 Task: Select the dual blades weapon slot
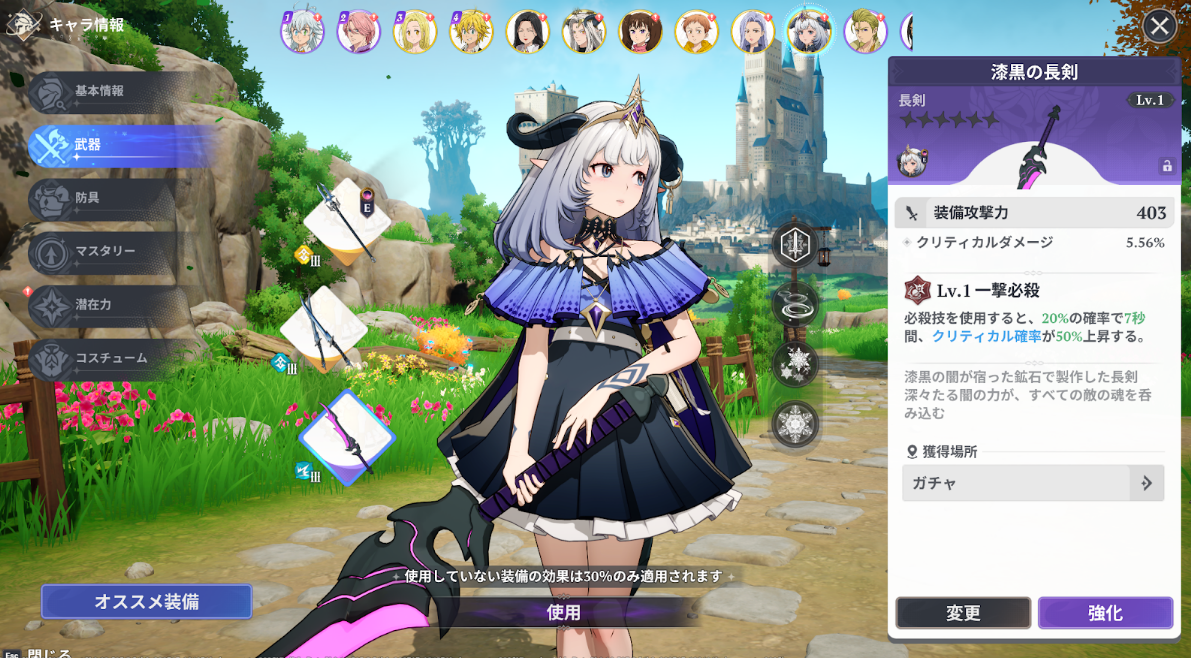tap(323, 329)
